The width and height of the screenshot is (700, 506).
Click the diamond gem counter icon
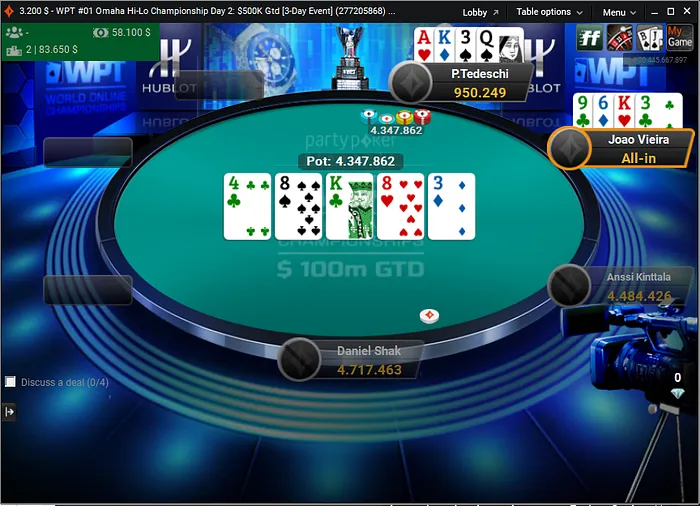pos(677,394)
